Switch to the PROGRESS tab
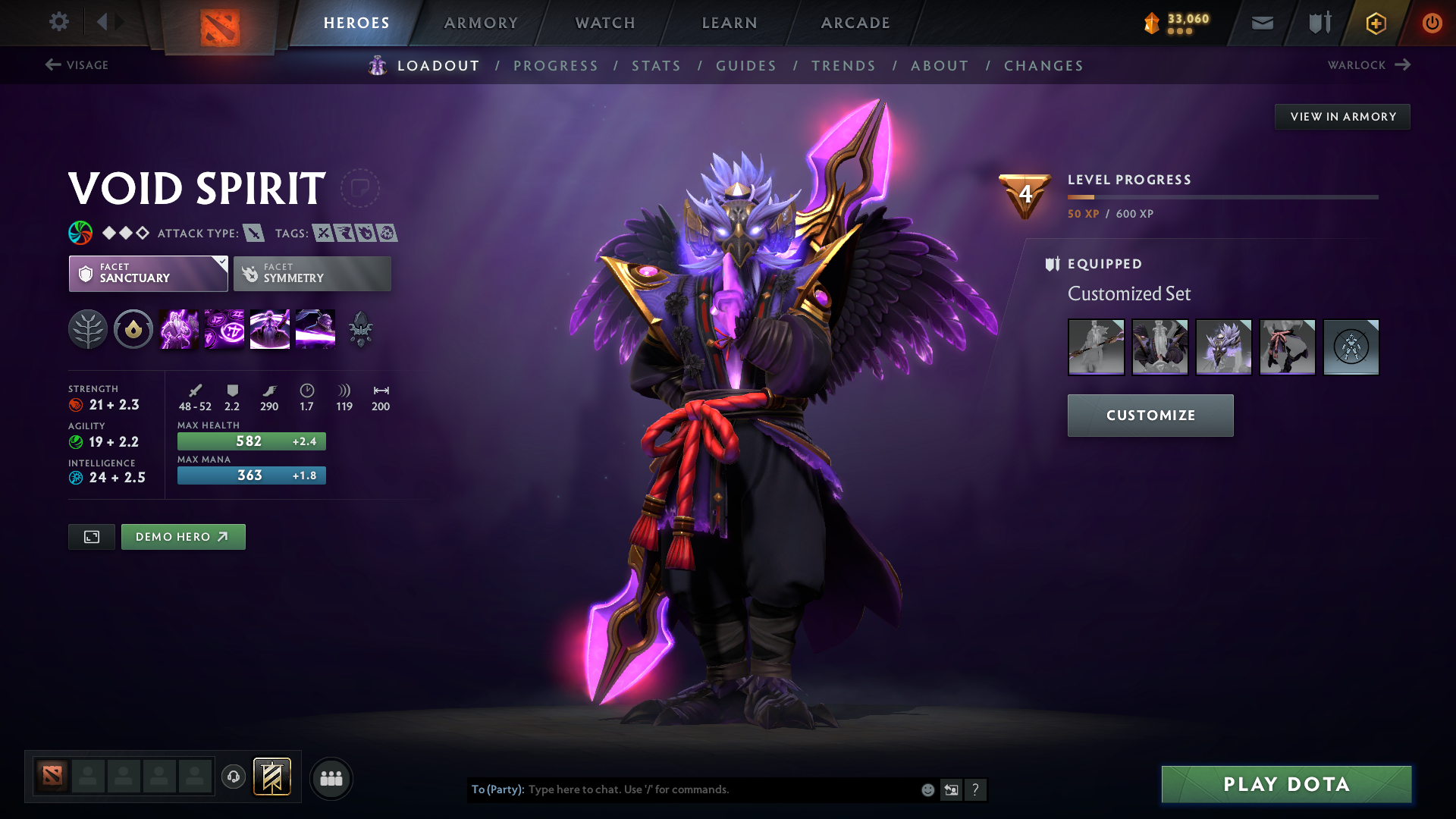This screenshot has height=819, width=1456. click(556, 66)
